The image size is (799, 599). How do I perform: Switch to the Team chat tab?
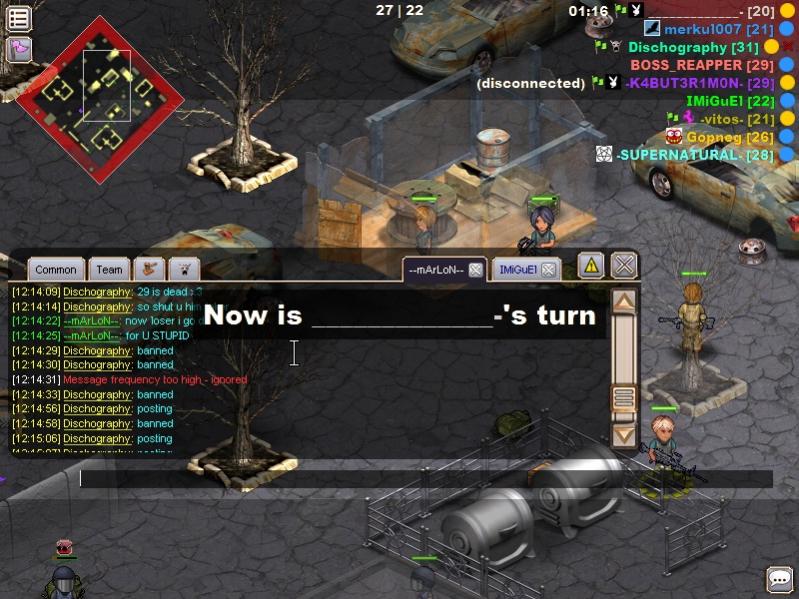click(110, 269)
